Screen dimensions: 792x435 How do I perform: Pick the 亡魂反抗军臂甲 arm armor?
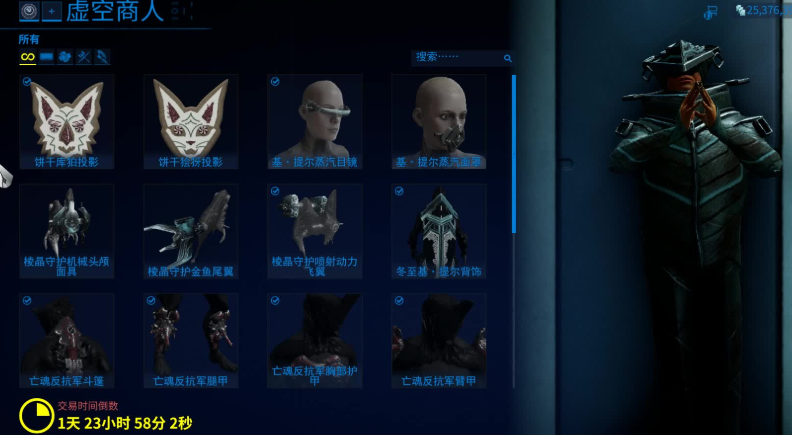click(438, 340)
